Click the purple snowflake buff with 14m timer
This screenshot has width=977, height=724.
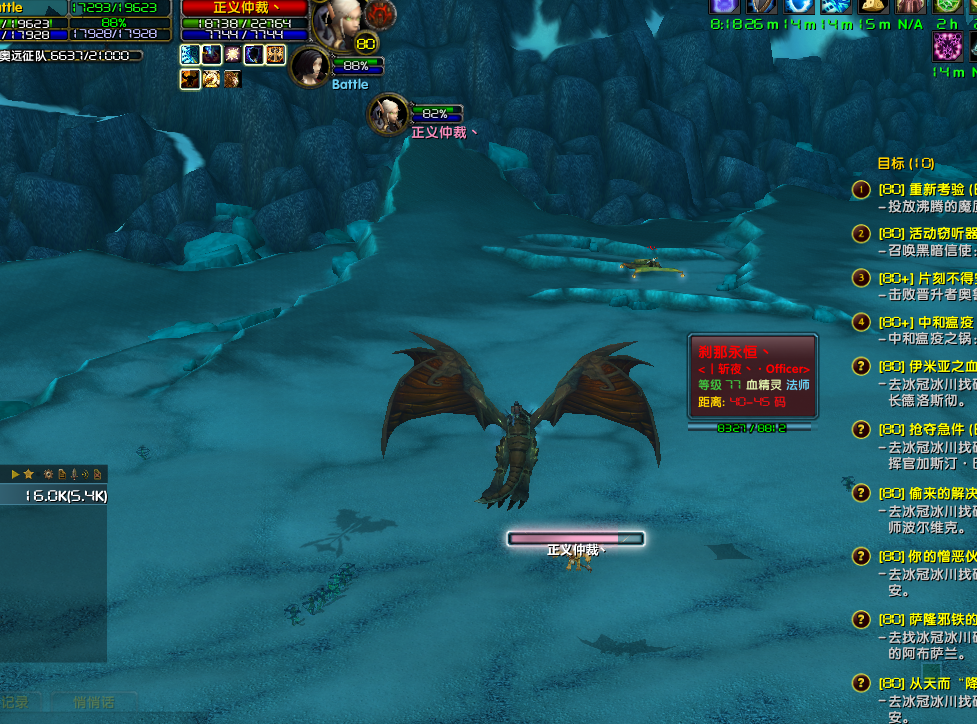click(946, 46)
